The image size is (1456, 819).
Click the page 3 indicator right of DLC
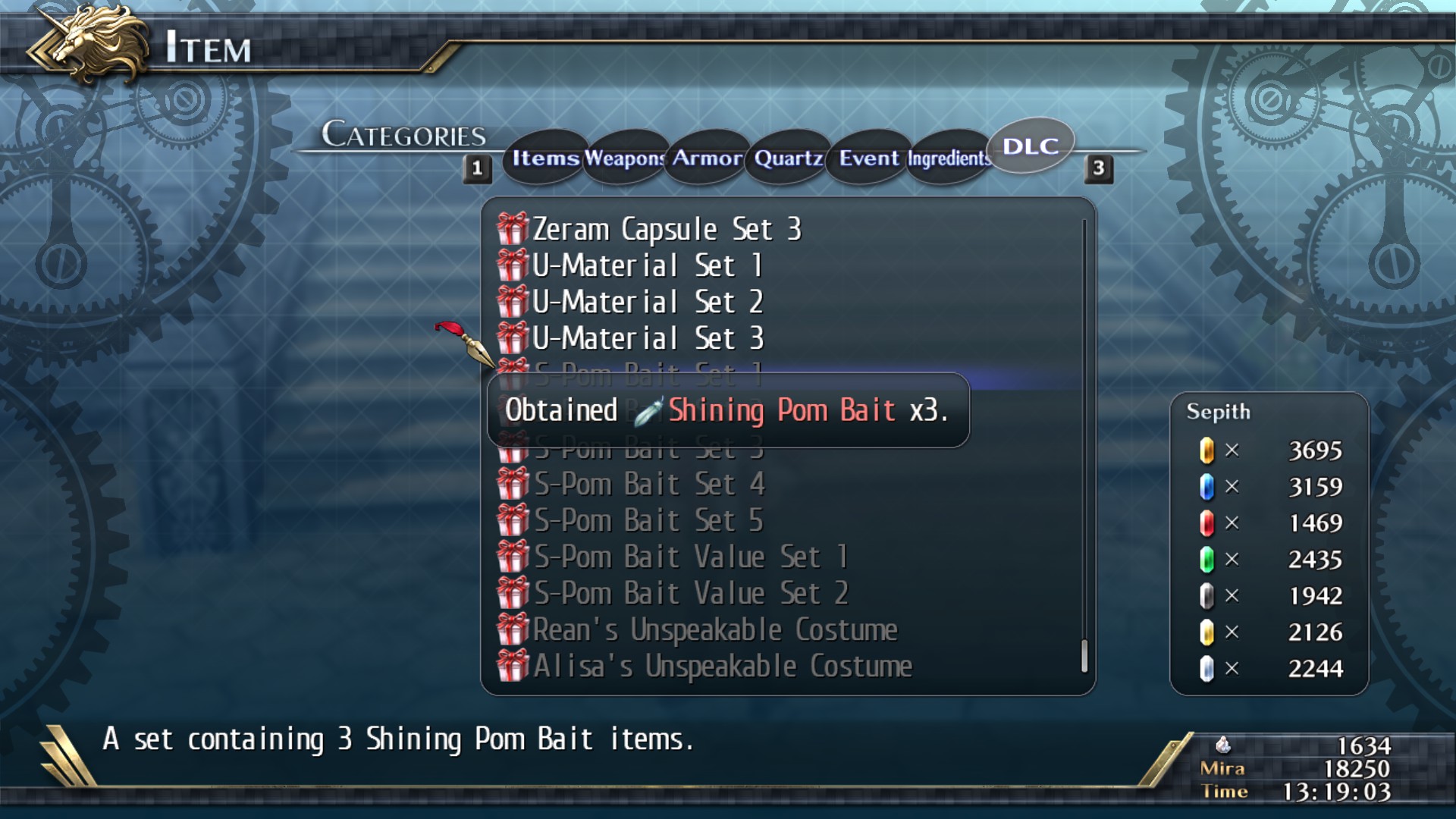pyautogui.click(x=1099, y=168)
